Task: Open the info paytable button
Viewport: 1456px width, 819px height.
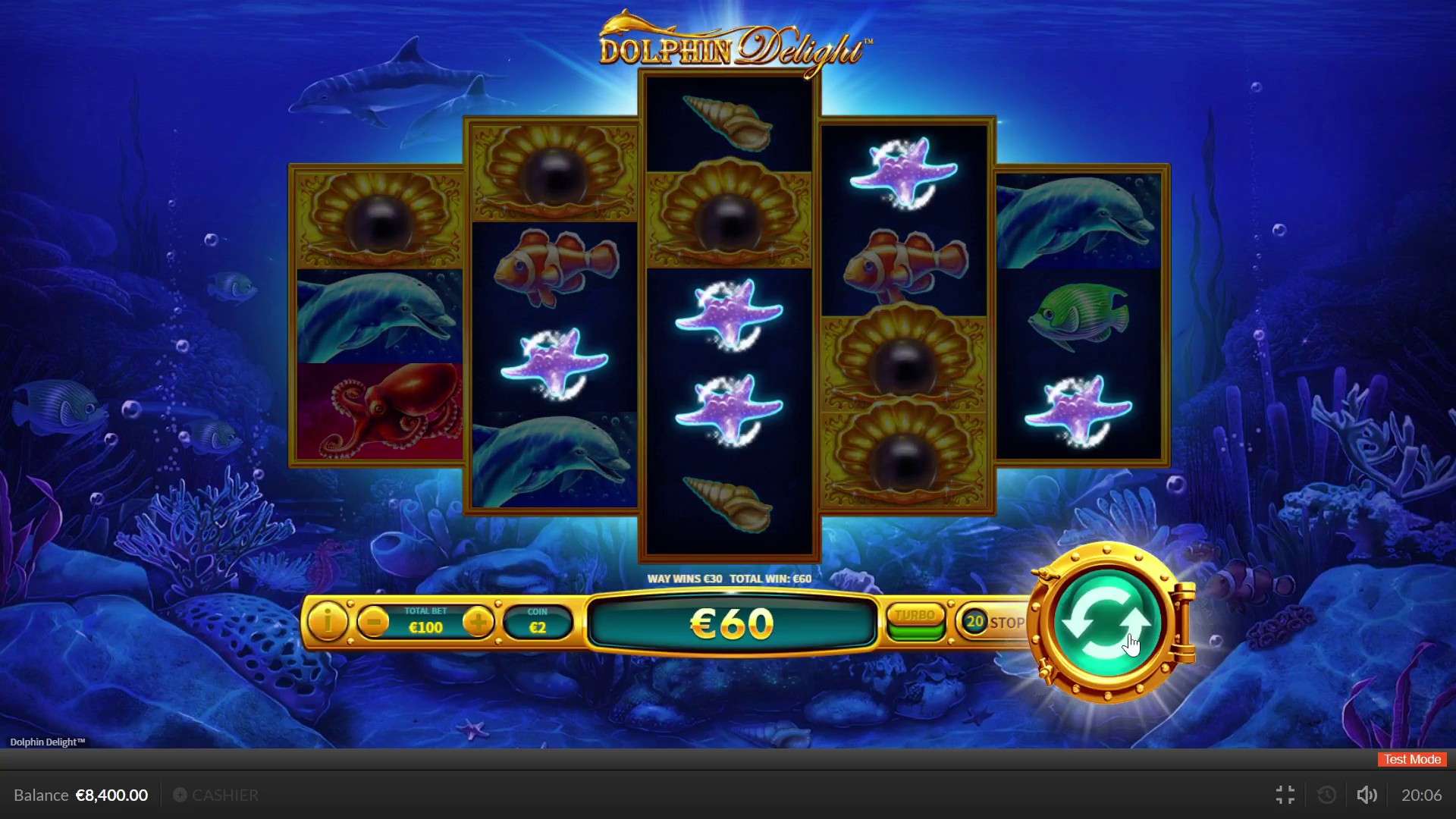Action: [328, 623]
